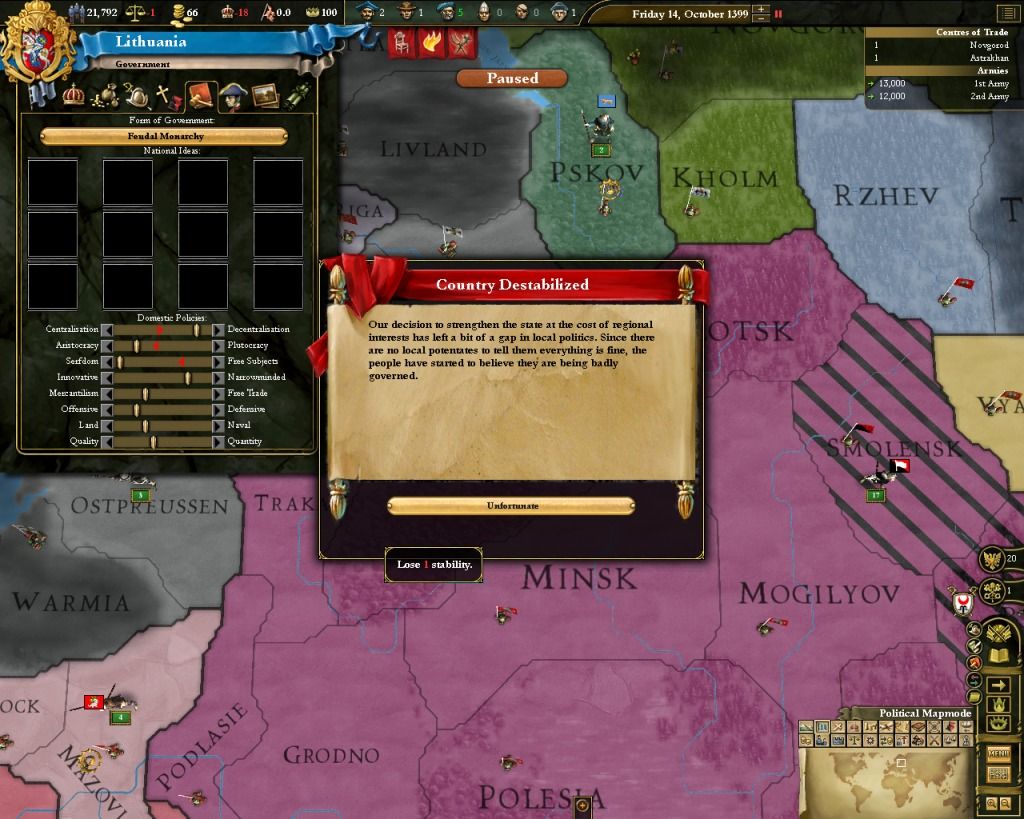Screen dimensions: 1024x819
Task: Click the Innovative left arrow
Action: [105, 377]
